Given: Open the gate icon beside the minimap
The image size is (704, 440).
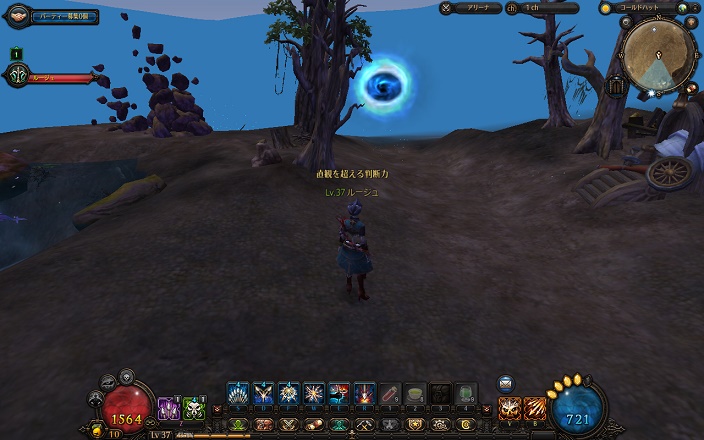Looking at the screenshot, I should [616, 86].
